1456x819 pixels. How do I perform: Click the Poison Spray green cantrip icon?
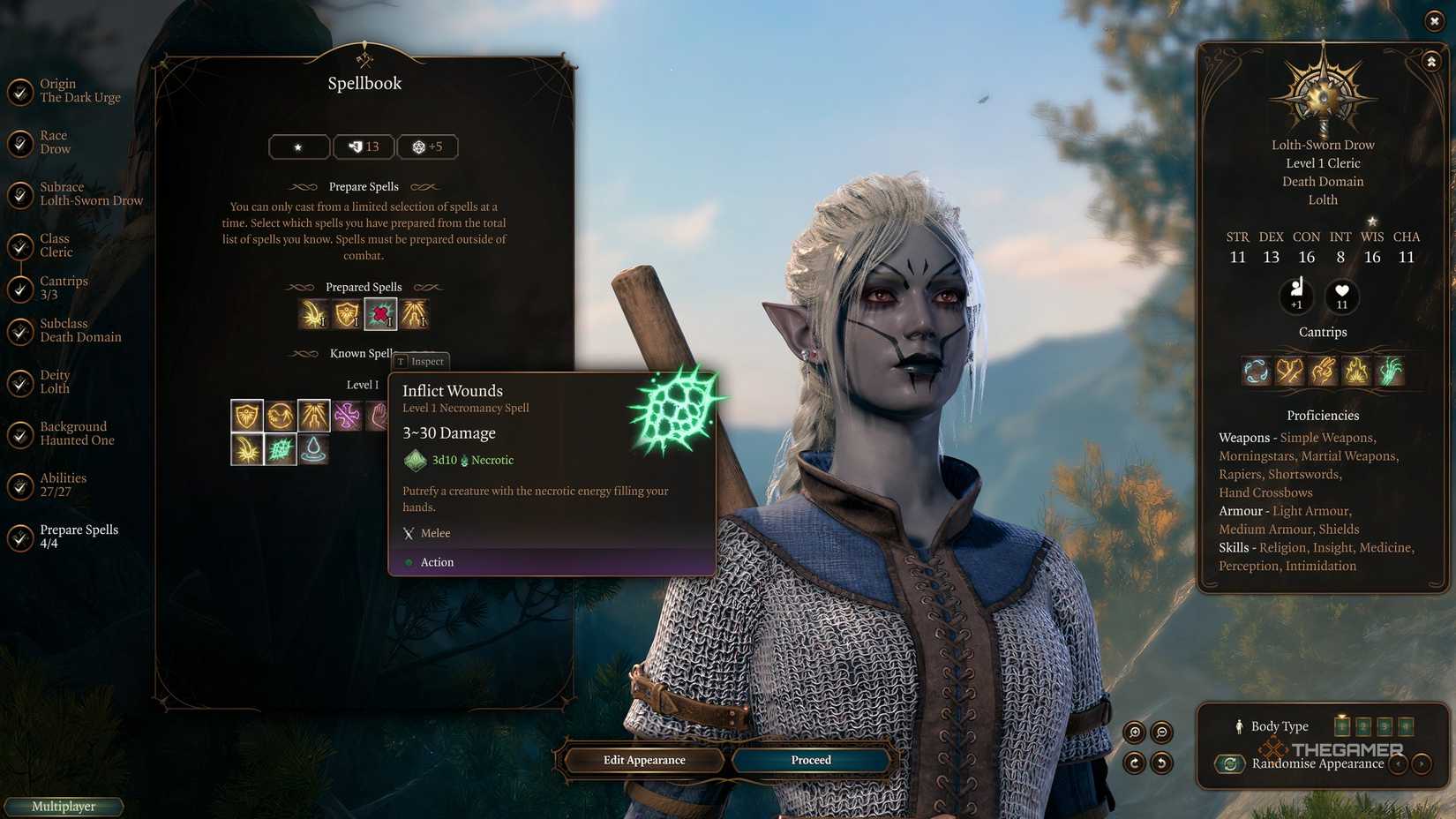coord(1389,372)
